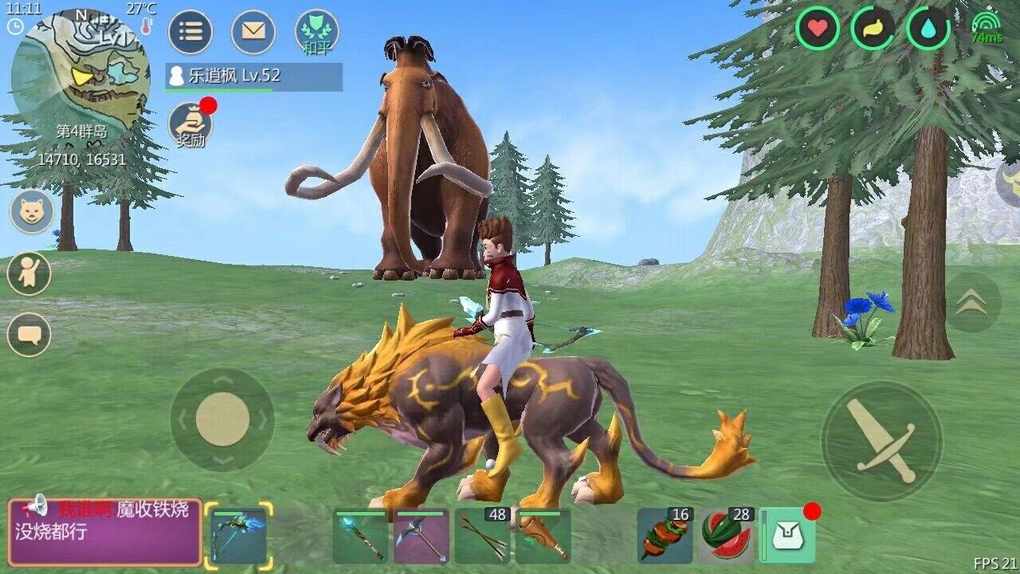Open the green backpack inventory button
Image resolution: width=1020 pixels, height=574 pixels.
point(788,536)
